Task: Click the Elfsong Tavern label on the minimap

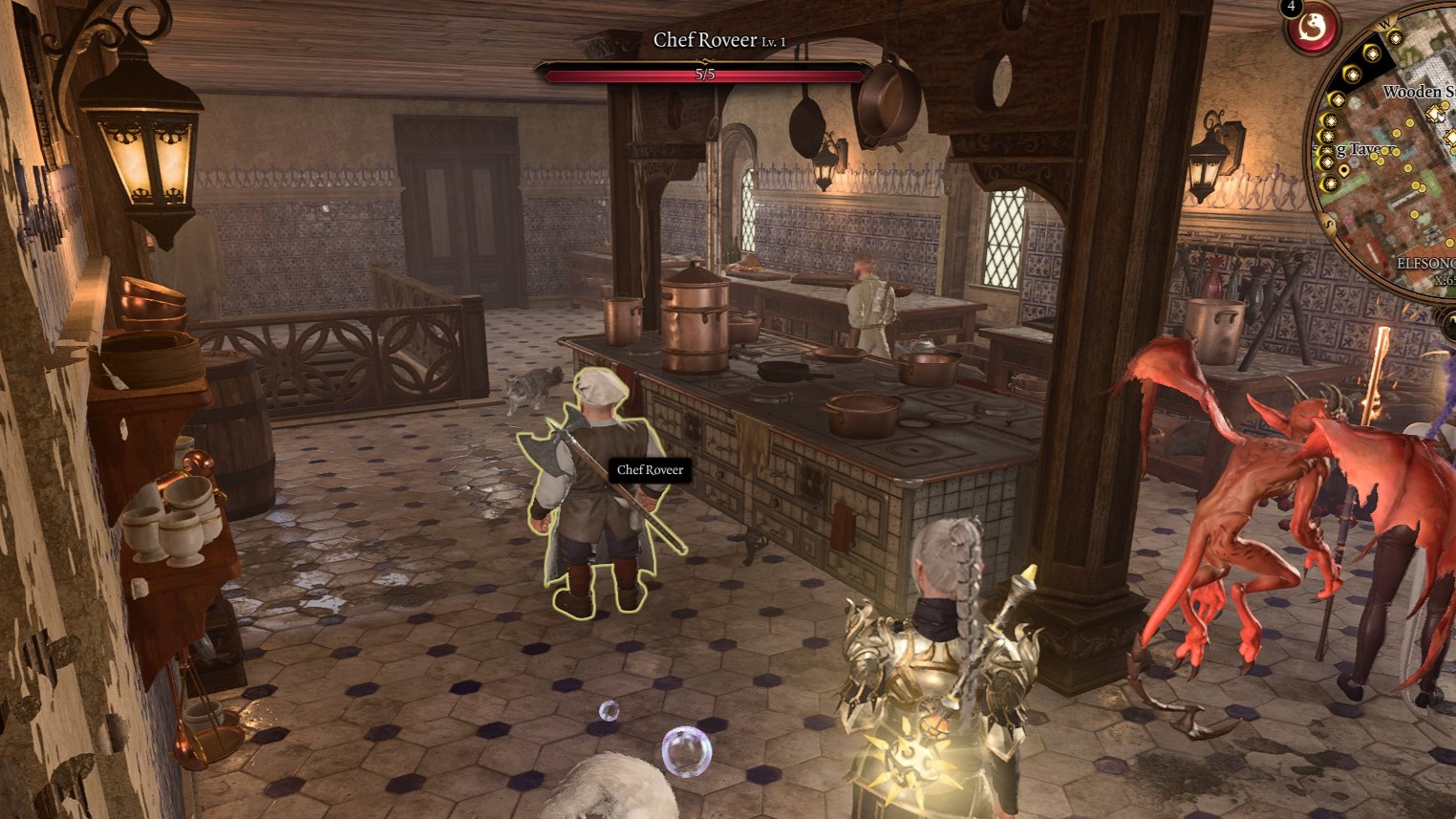Action: [1422, 262]
